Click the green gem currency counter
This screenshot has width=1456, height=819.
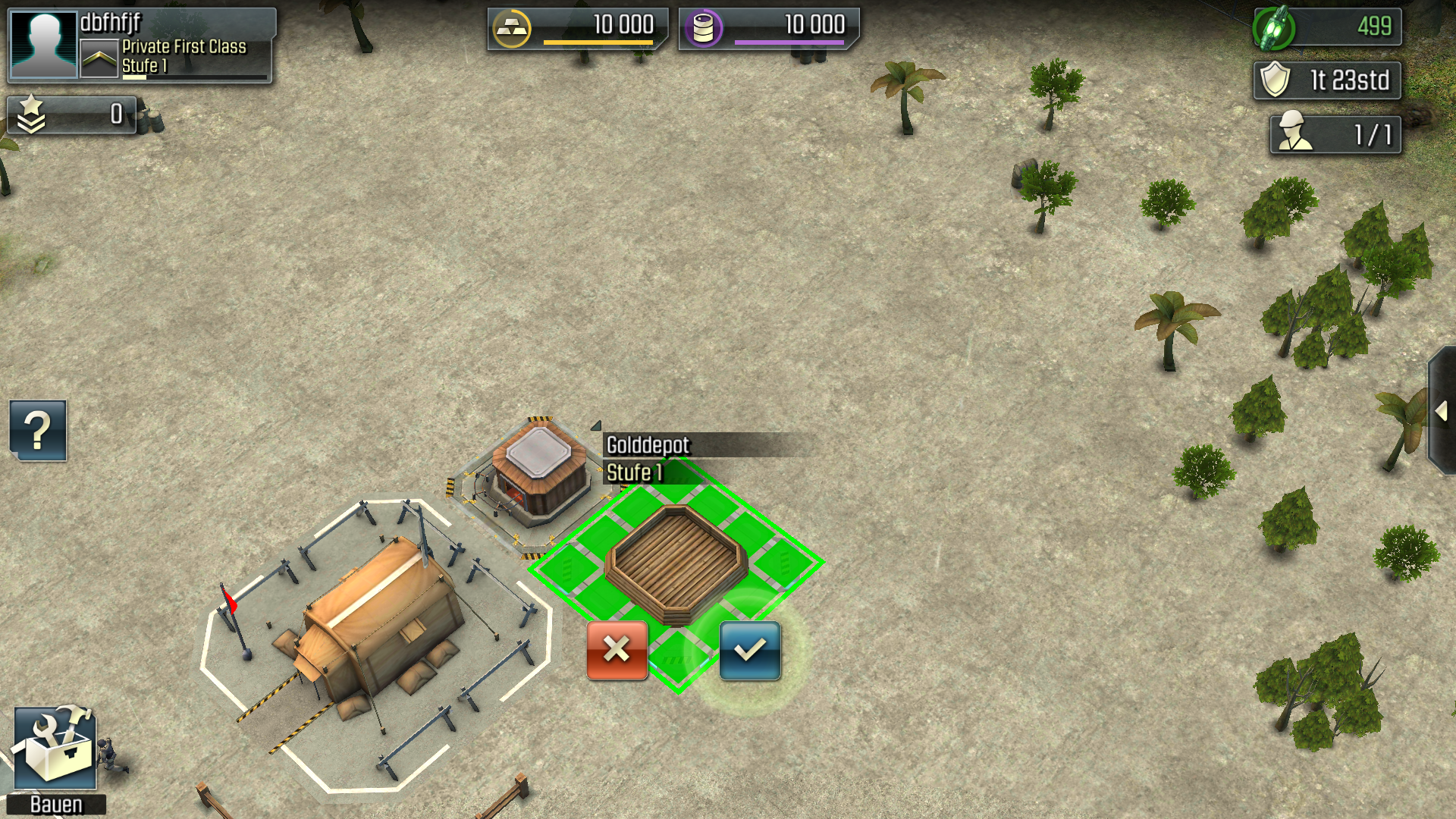tap(1326, 27)
